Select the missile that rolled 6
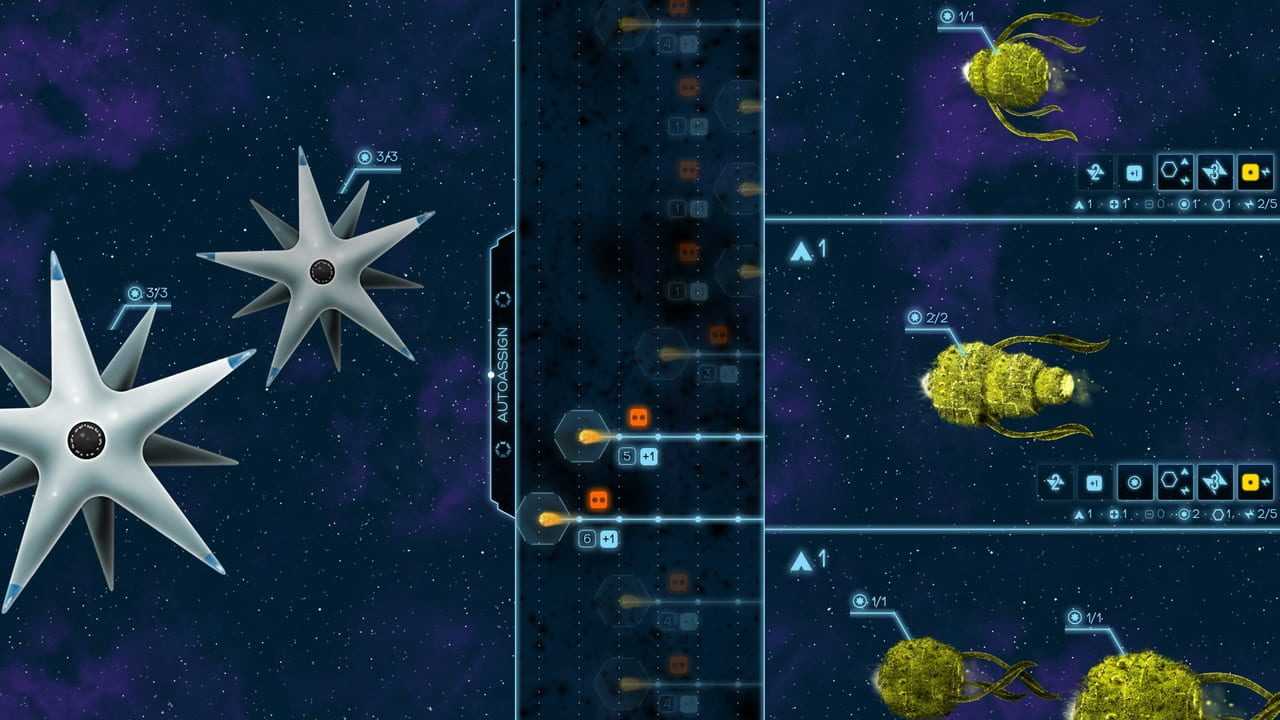The image size is (1280, 720). (x=543, y=519)
